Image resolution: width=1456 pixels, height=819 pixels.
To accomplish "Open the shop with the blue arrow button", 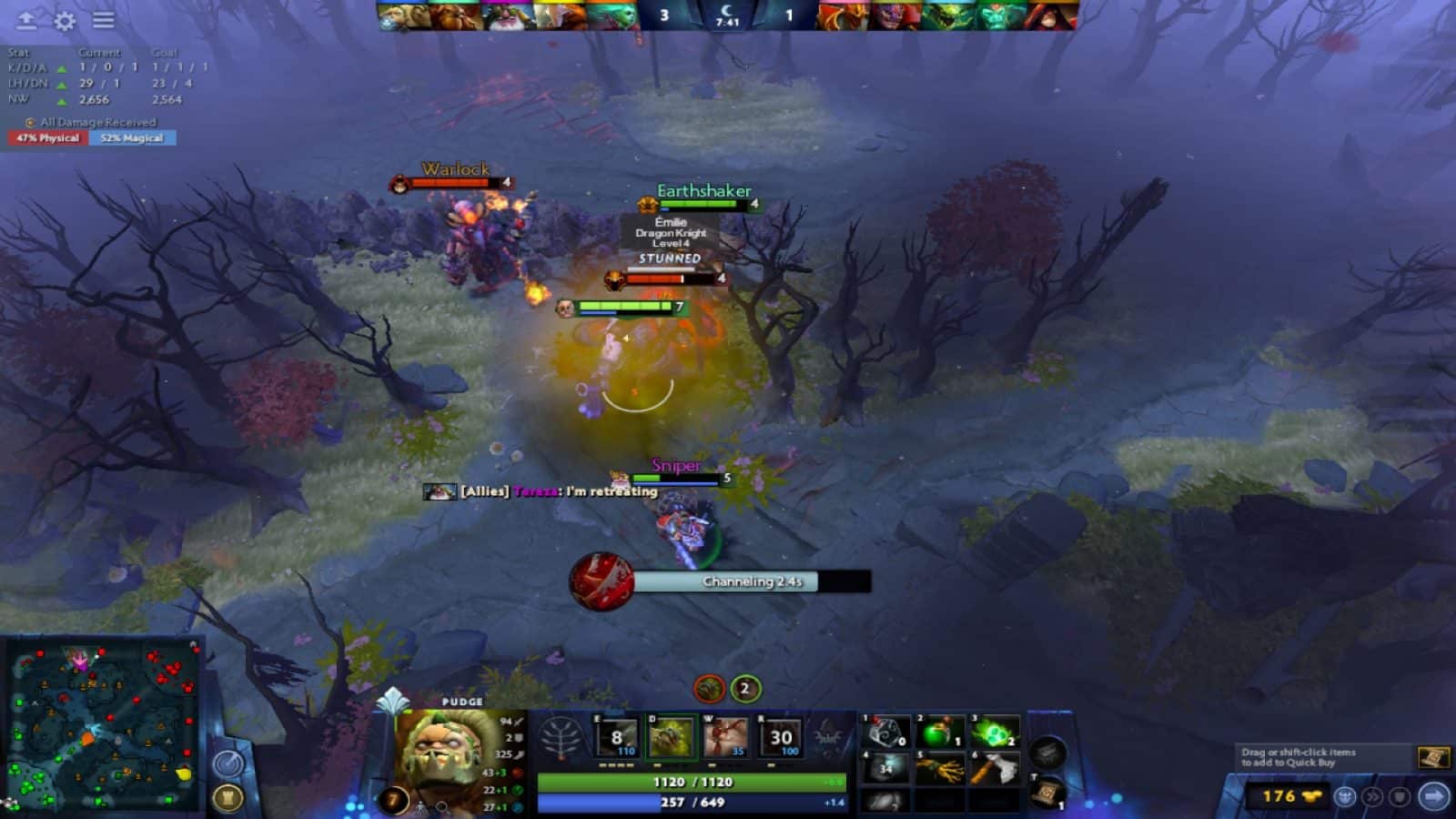I will point(1433,797).
